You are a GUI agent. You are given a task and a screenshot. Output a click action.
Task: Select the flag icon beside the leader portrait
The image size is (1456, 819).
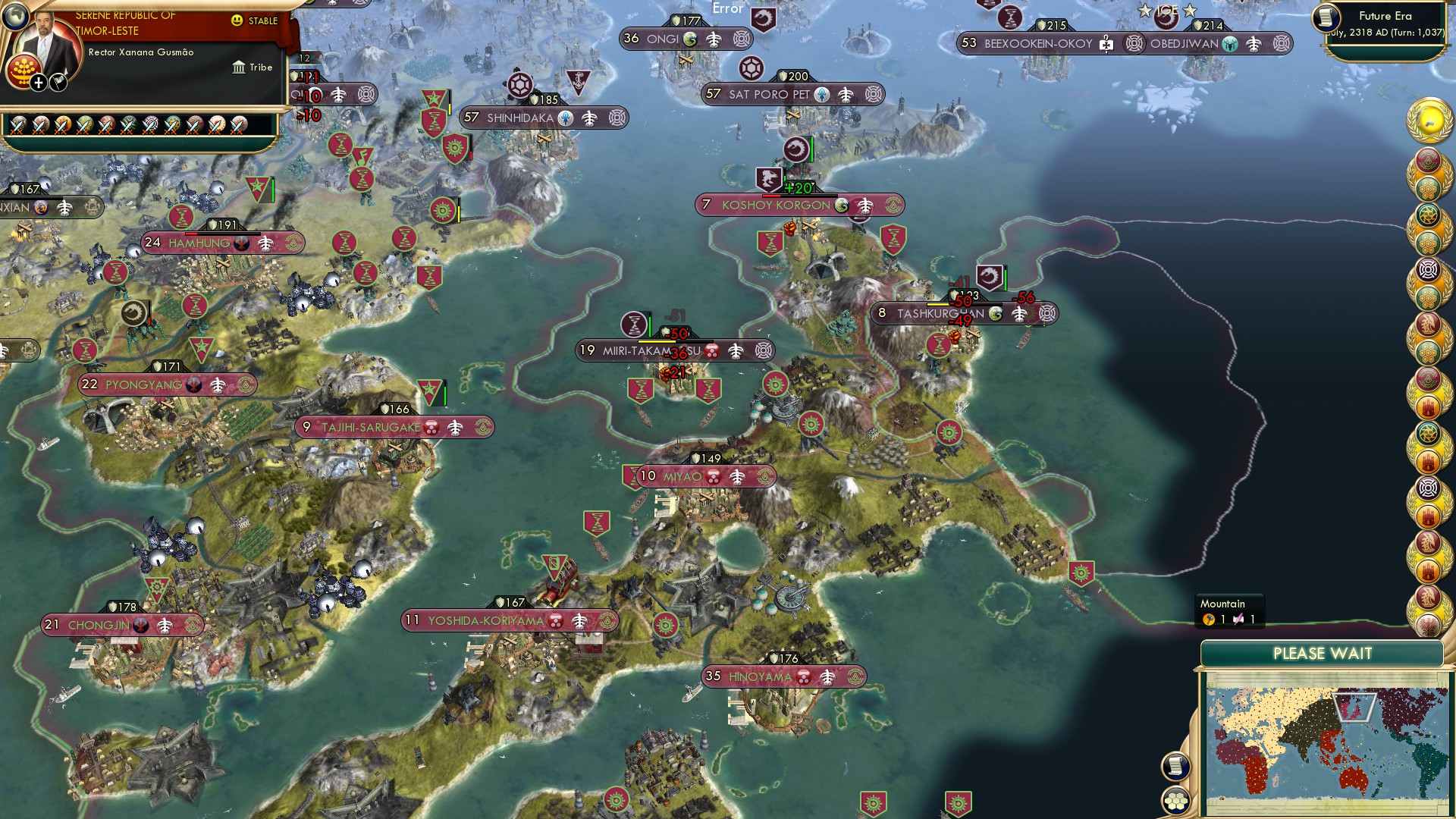coord(58,83)
